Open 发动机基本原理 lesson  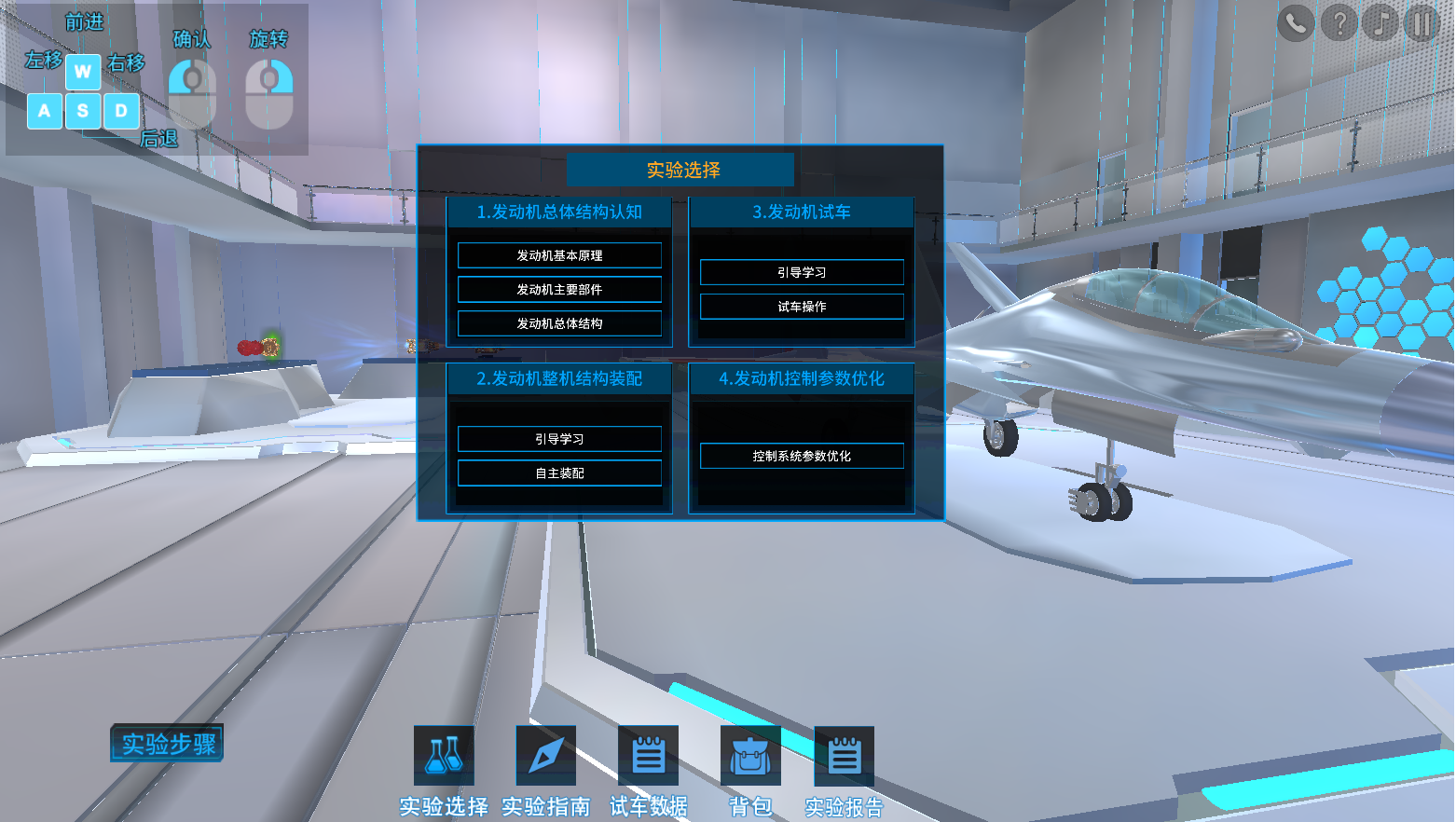(x=559, y=255)
